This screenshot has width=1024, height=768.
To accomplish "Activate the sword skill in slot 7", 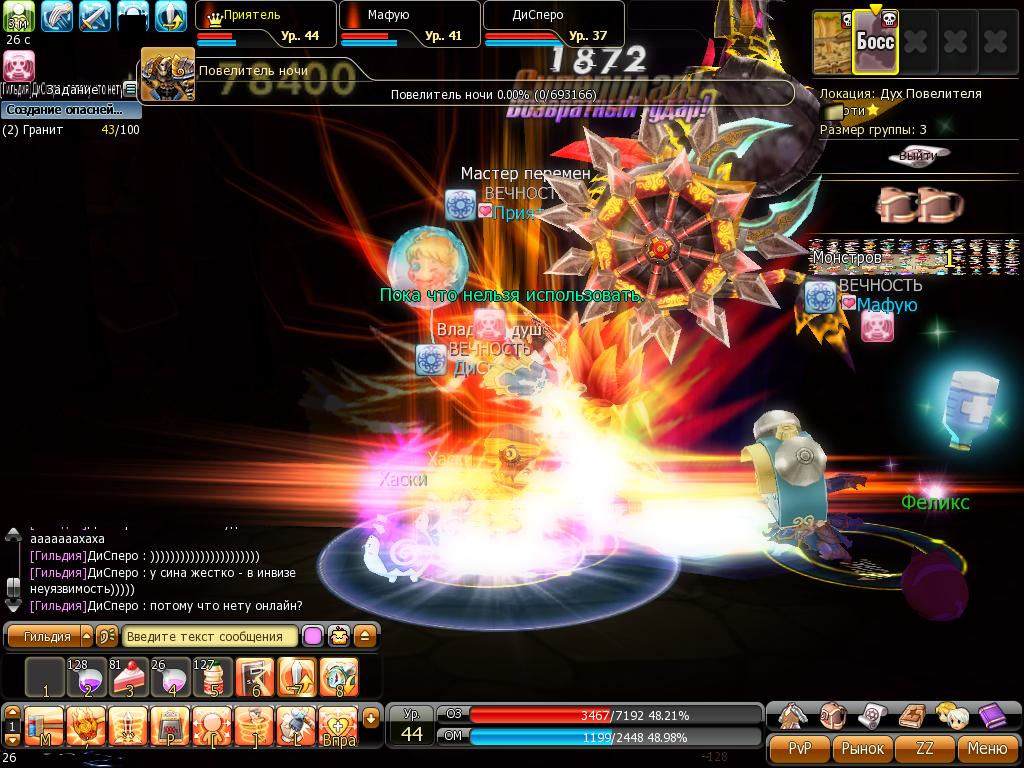I will pos(297,678).
